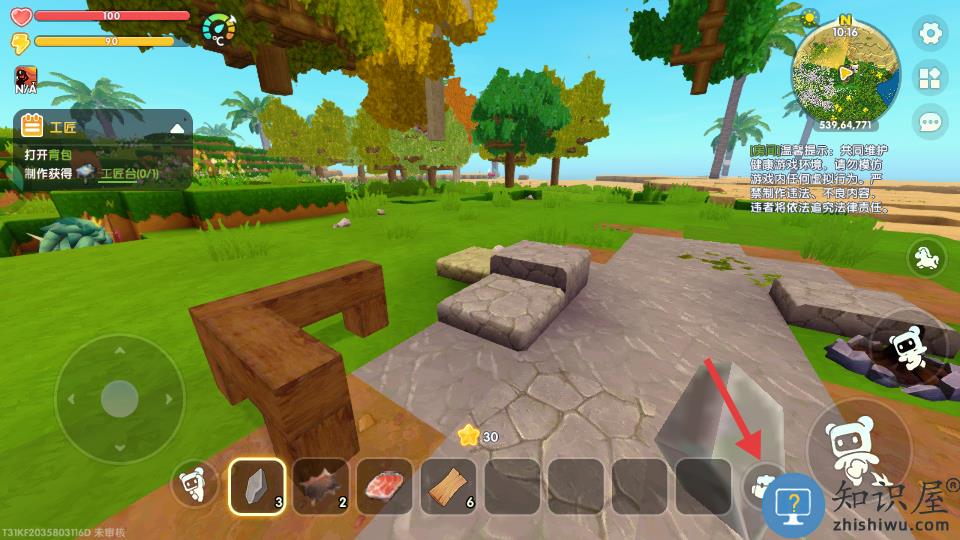Click the circular minimap

845,72
